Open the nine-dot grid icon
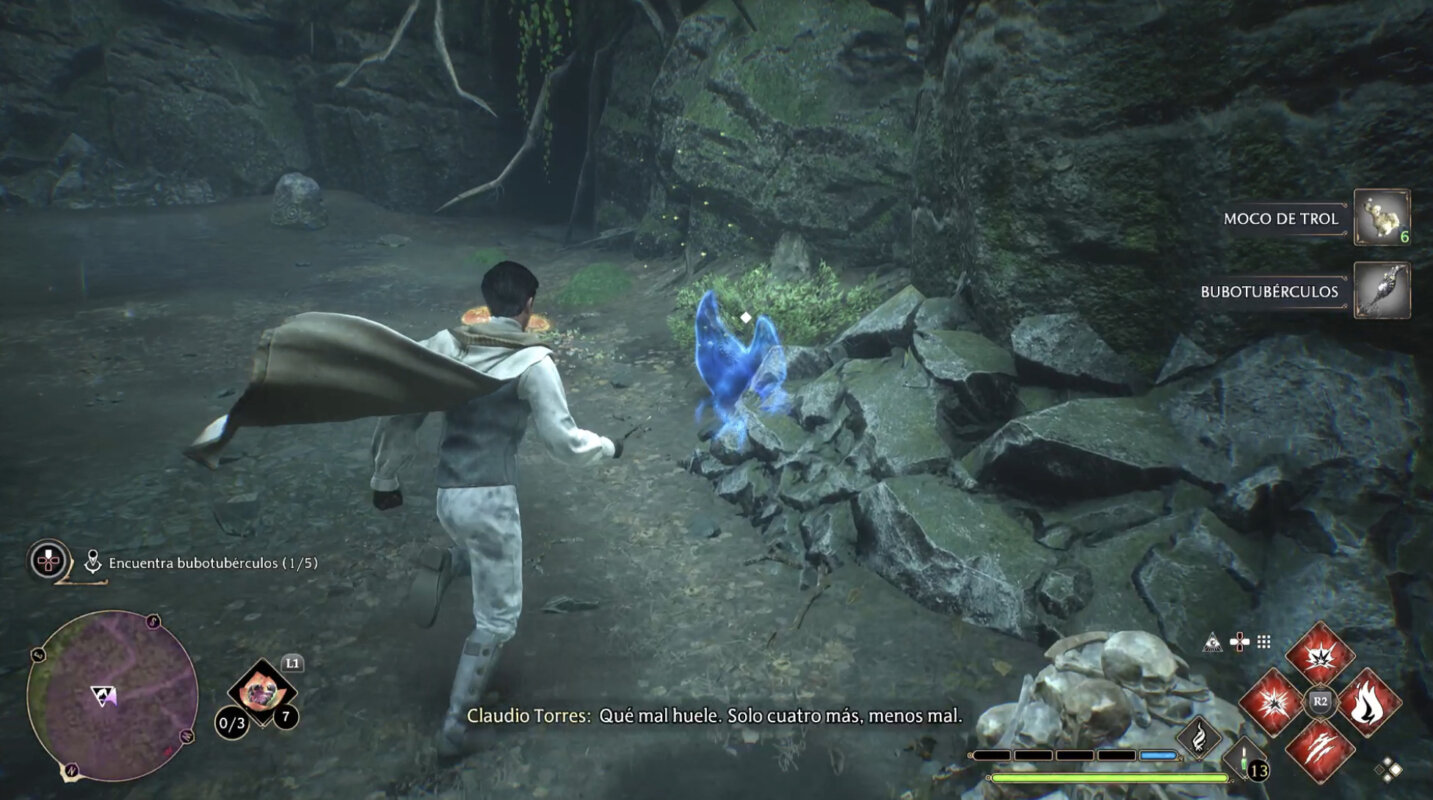The height and width of the screenshot is (800, 1433). tap(1264, 642)
